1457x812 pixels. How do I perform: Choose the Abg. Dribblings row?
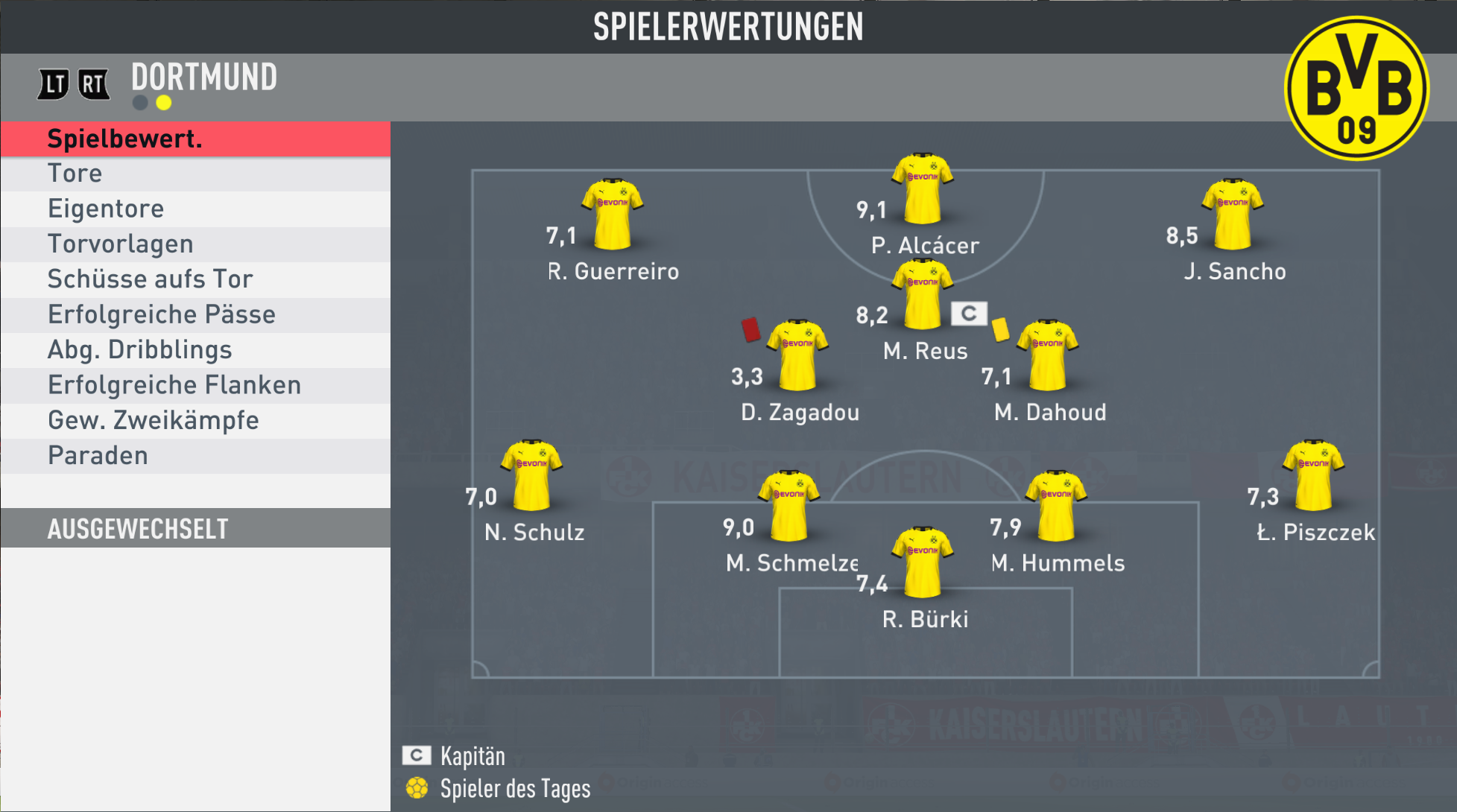pyautogui.click(x=195, y=350)
